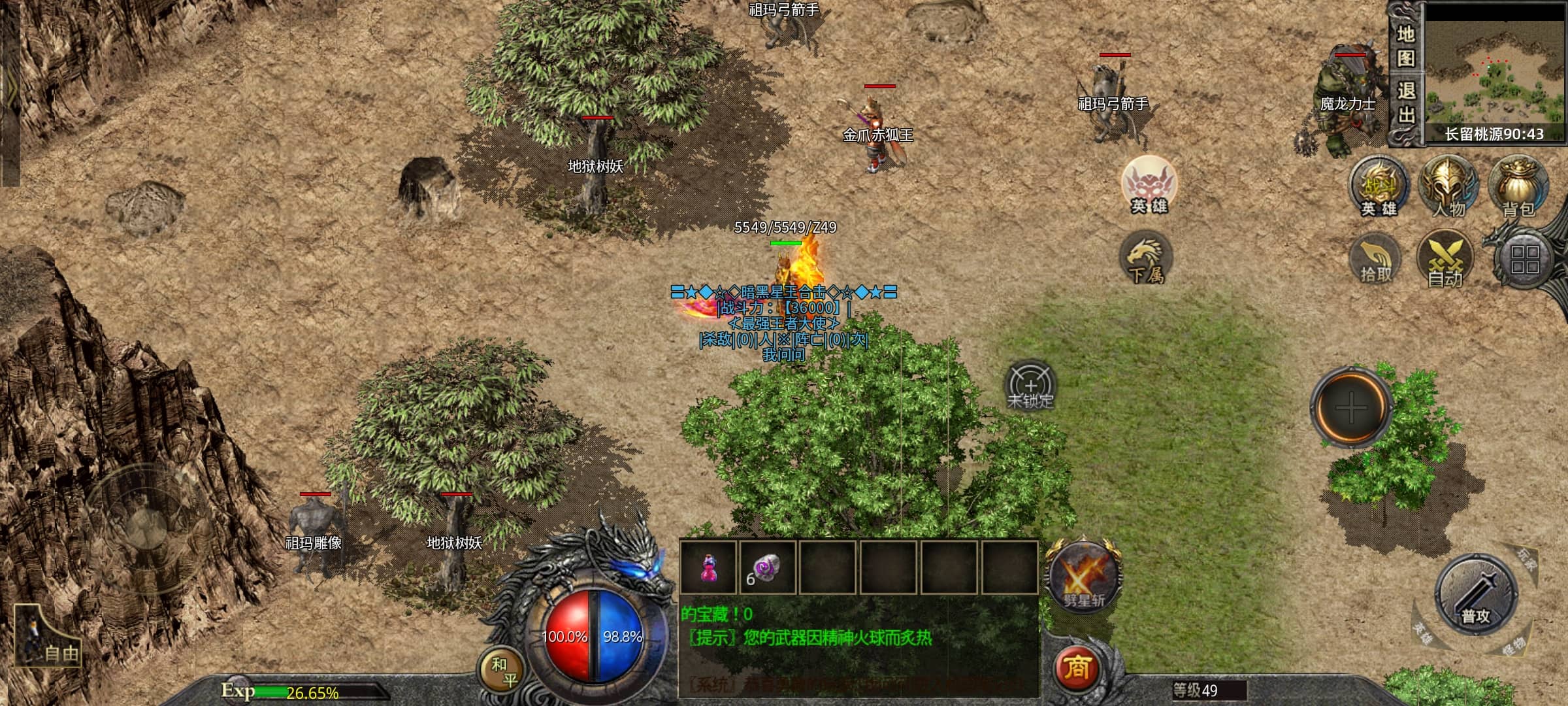Open the 背包 bag inventory
Image resolution: width=1568 pixels, height=706 pixels.
1518,187
